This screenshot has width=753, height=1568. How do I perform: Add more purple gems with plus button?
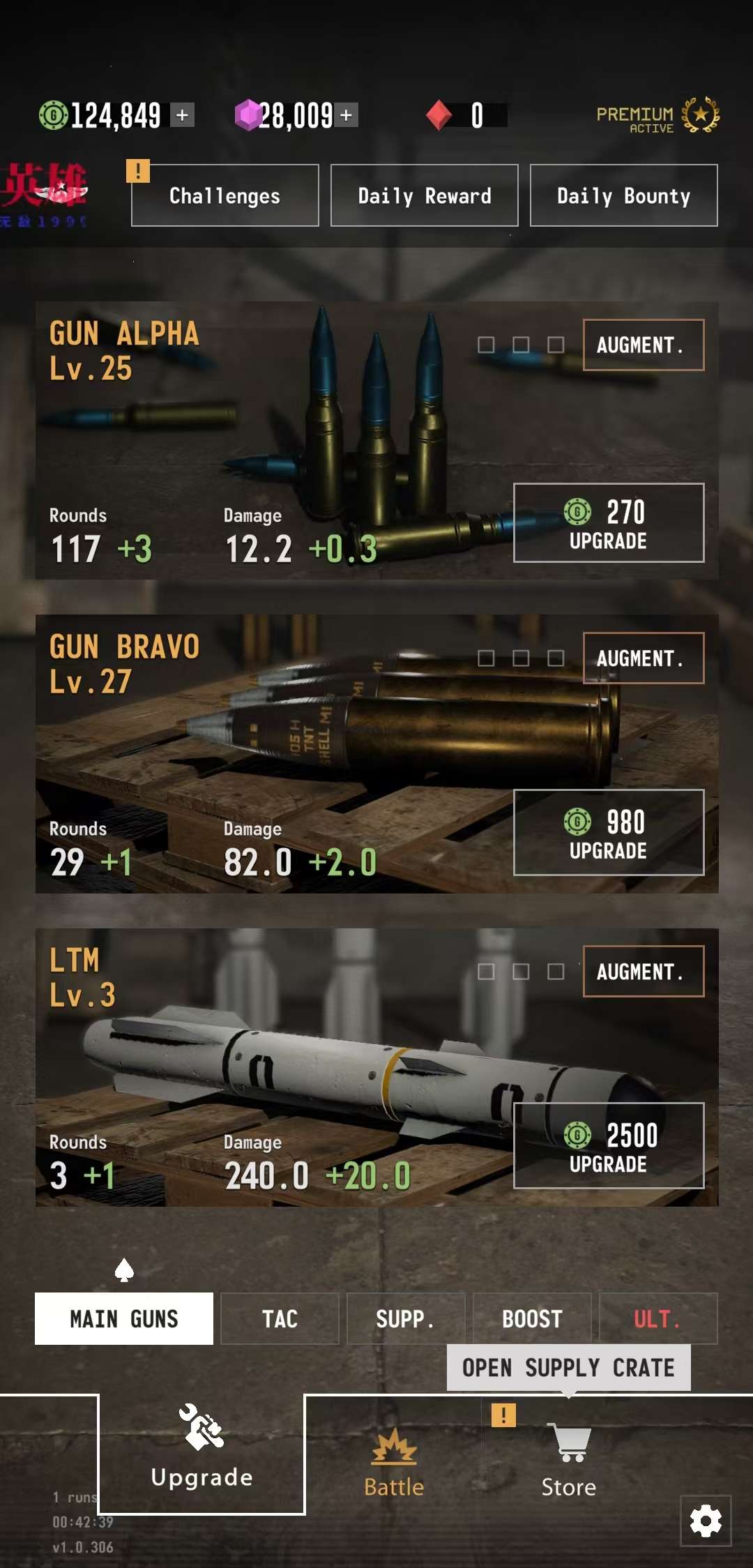347,115
